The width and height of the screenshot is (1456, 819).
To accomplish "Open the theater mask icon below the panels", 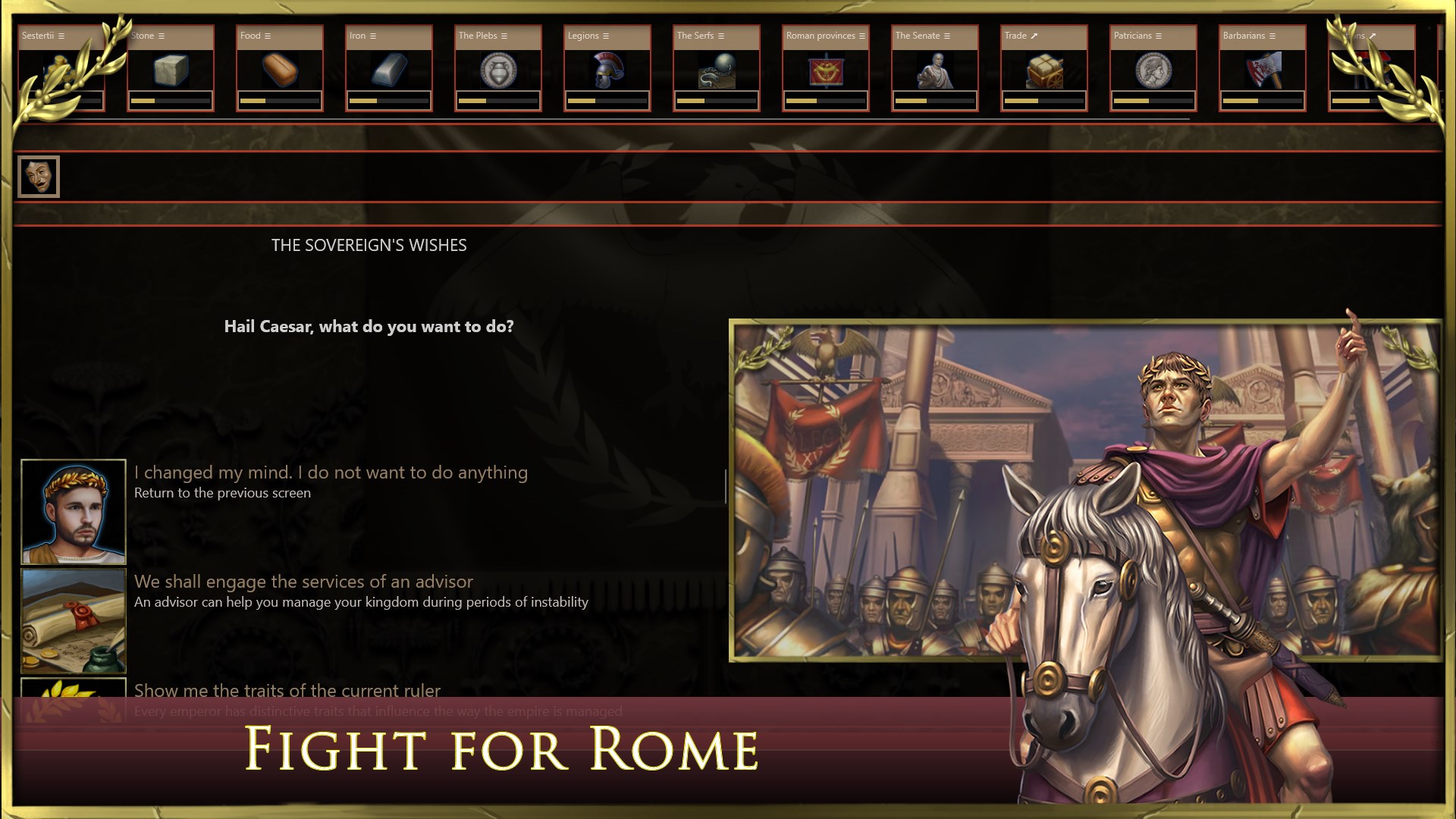I will pos(39,177).
